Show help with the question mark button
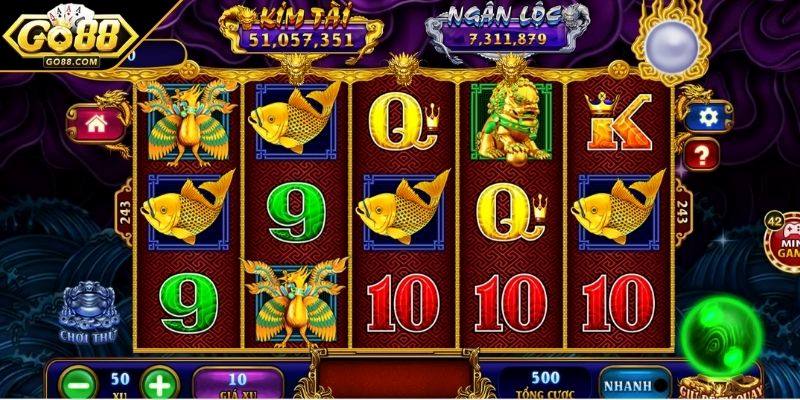Viewport: 800px width, 400px height. pos(702,154)
